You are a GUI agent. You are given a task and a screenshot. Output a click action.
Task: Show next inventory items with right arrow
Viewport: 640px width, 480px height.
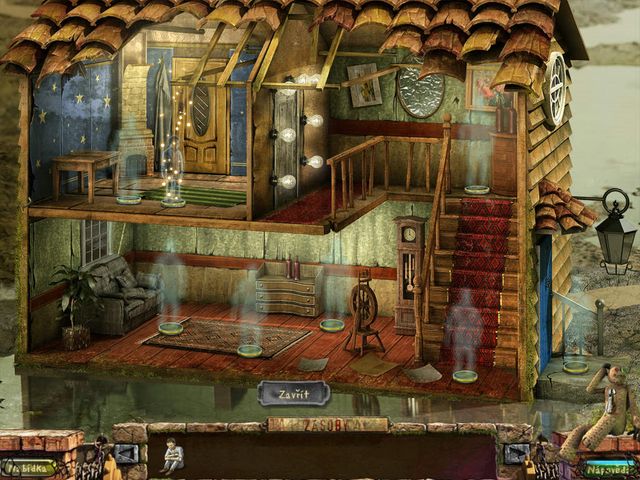tap(517, 455)
